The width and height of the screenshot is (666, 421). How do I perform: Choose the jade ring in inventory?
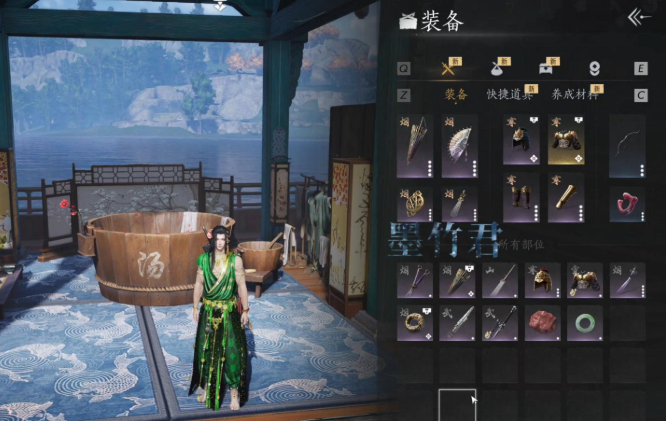tap(584, 323)
